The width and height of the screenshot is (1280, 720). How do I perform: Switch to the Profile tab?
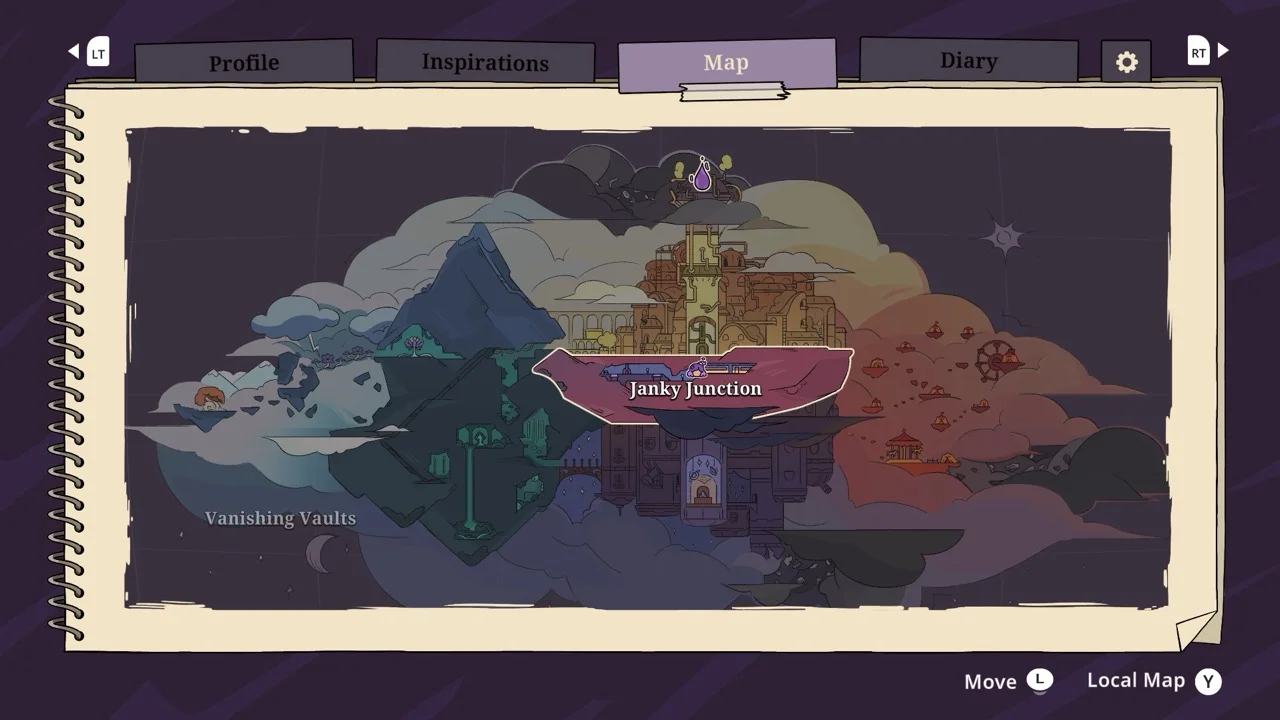coord(244,62)
